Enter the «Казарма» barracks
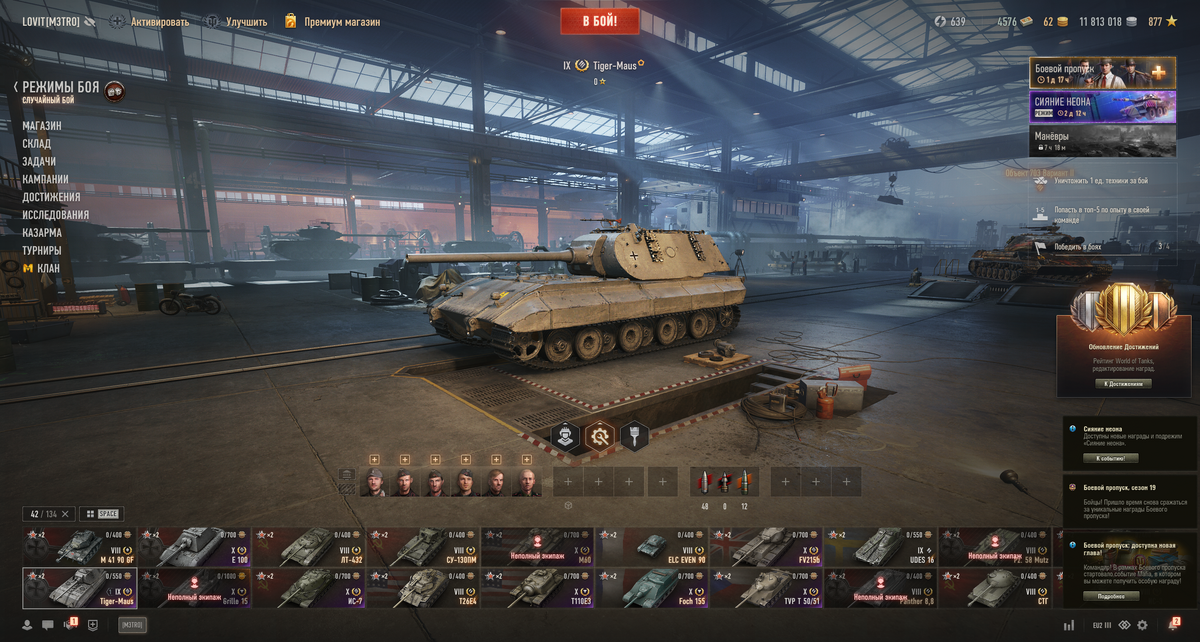 42,232
